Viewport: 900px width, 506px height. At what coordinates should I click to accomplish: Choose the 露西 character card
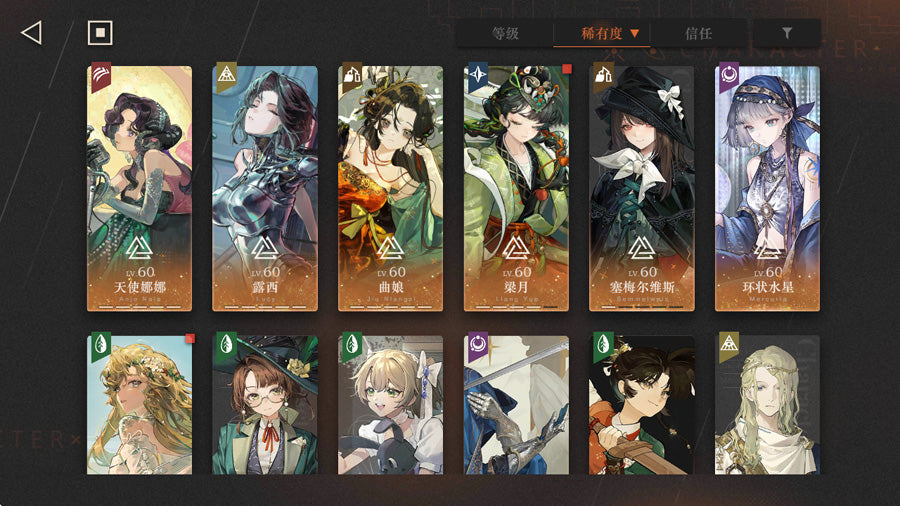click(265, 188)
